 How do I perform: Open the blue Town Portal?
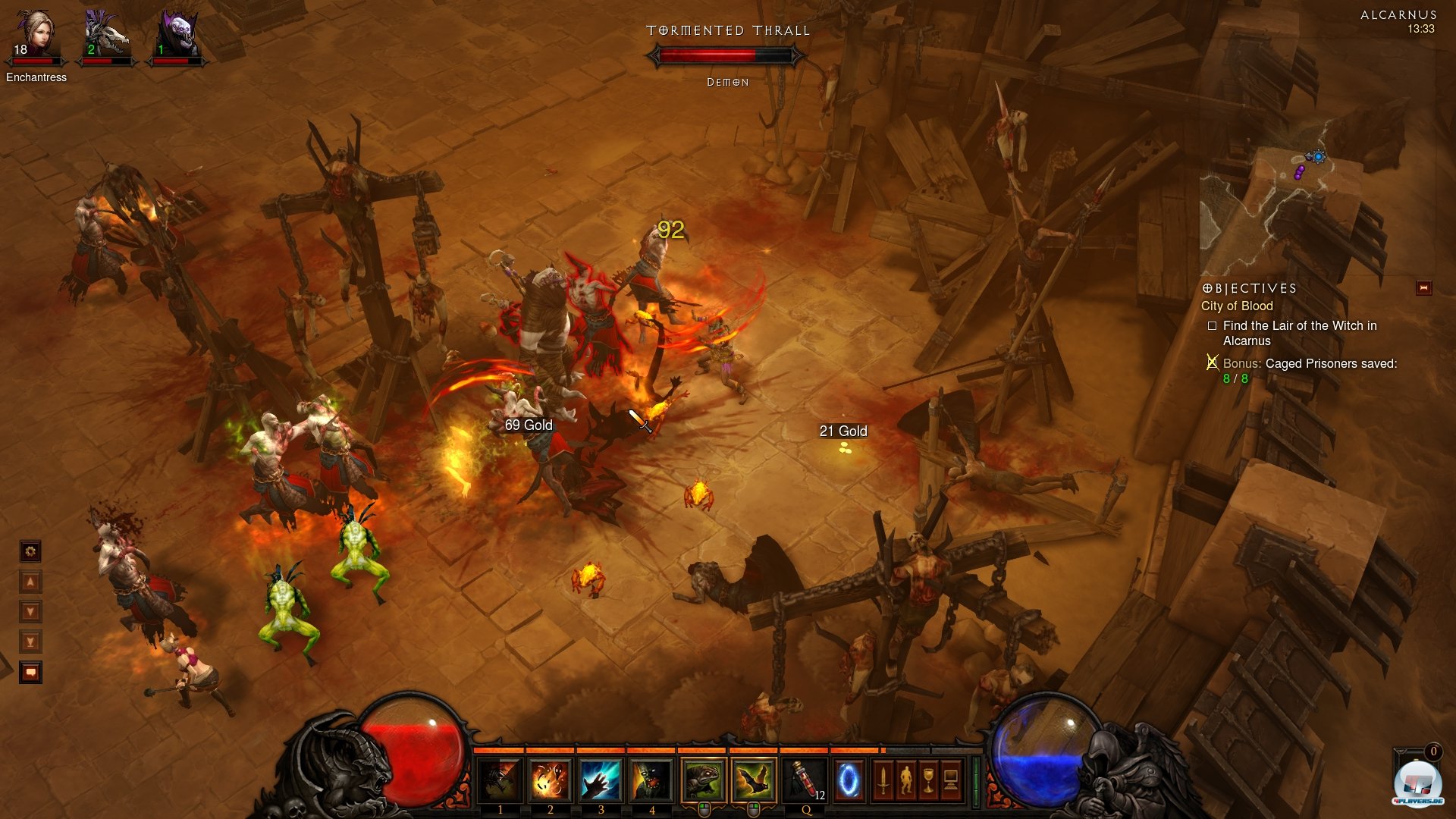click(x=849, y=780)
